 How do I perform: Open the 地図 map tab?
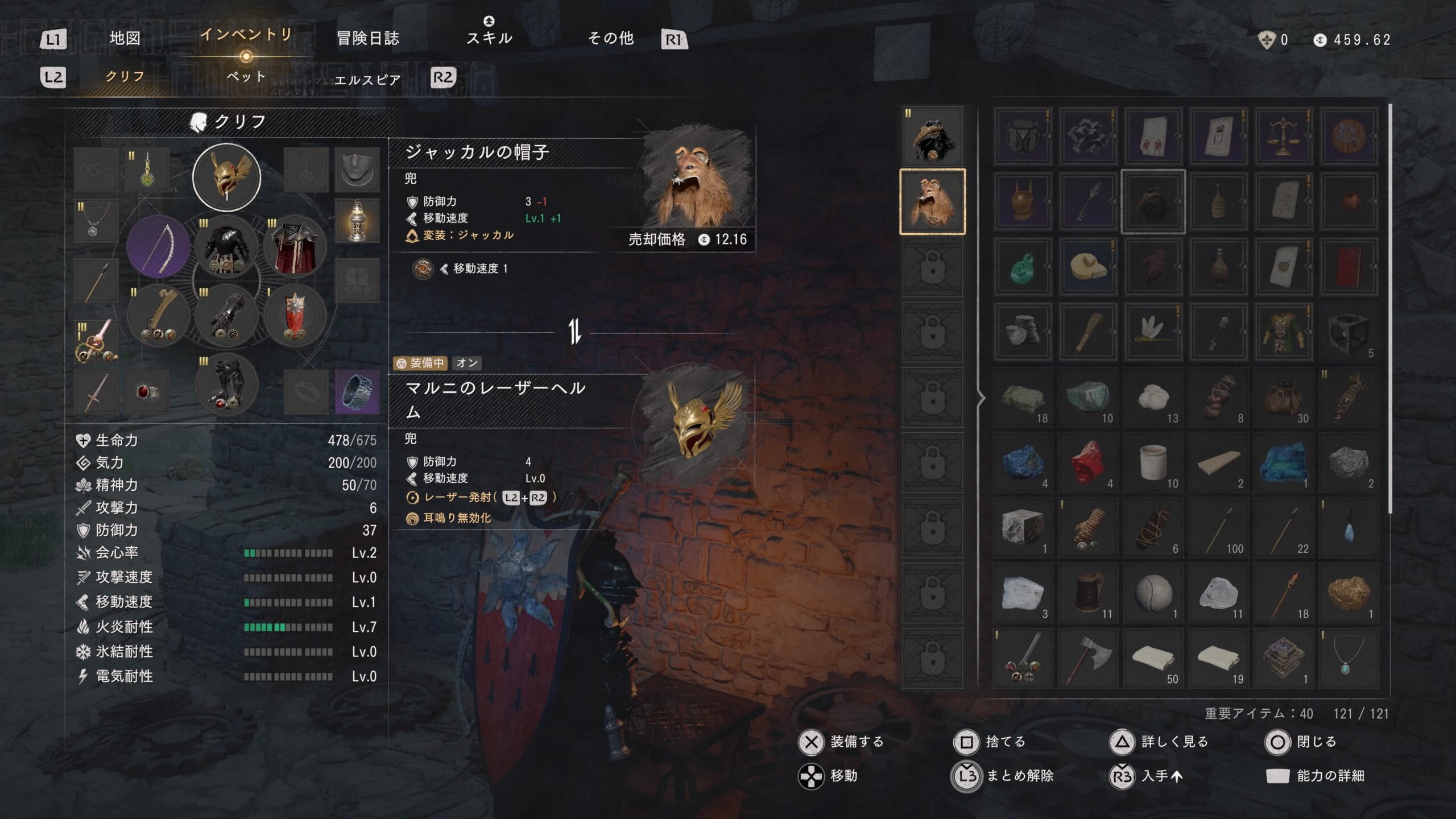(125, 38)
